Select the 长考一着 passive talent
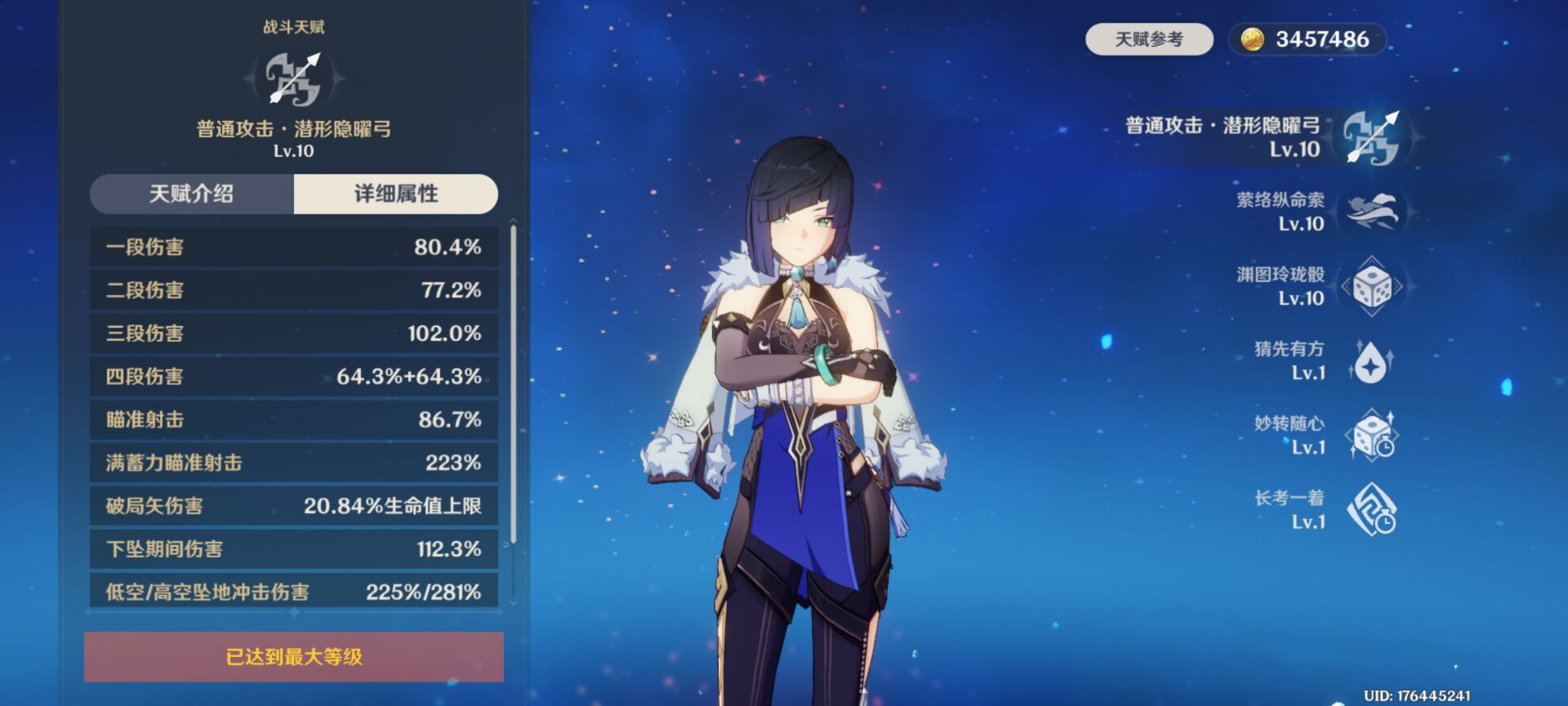 click(x=1372, y=510)
